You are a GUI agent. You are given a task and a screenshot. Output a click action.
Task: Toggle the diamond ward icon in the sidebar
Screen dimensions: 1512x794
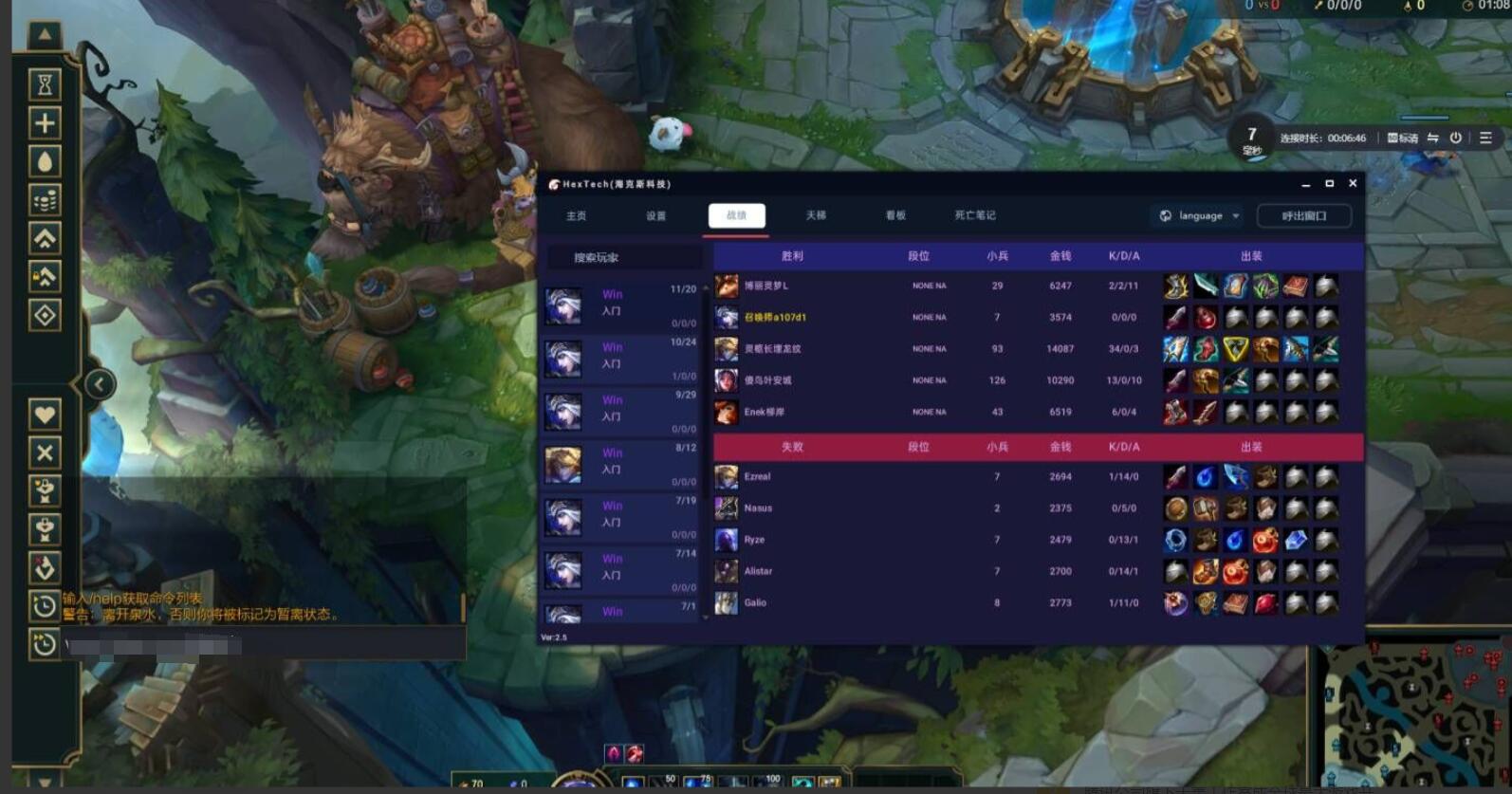45,314
